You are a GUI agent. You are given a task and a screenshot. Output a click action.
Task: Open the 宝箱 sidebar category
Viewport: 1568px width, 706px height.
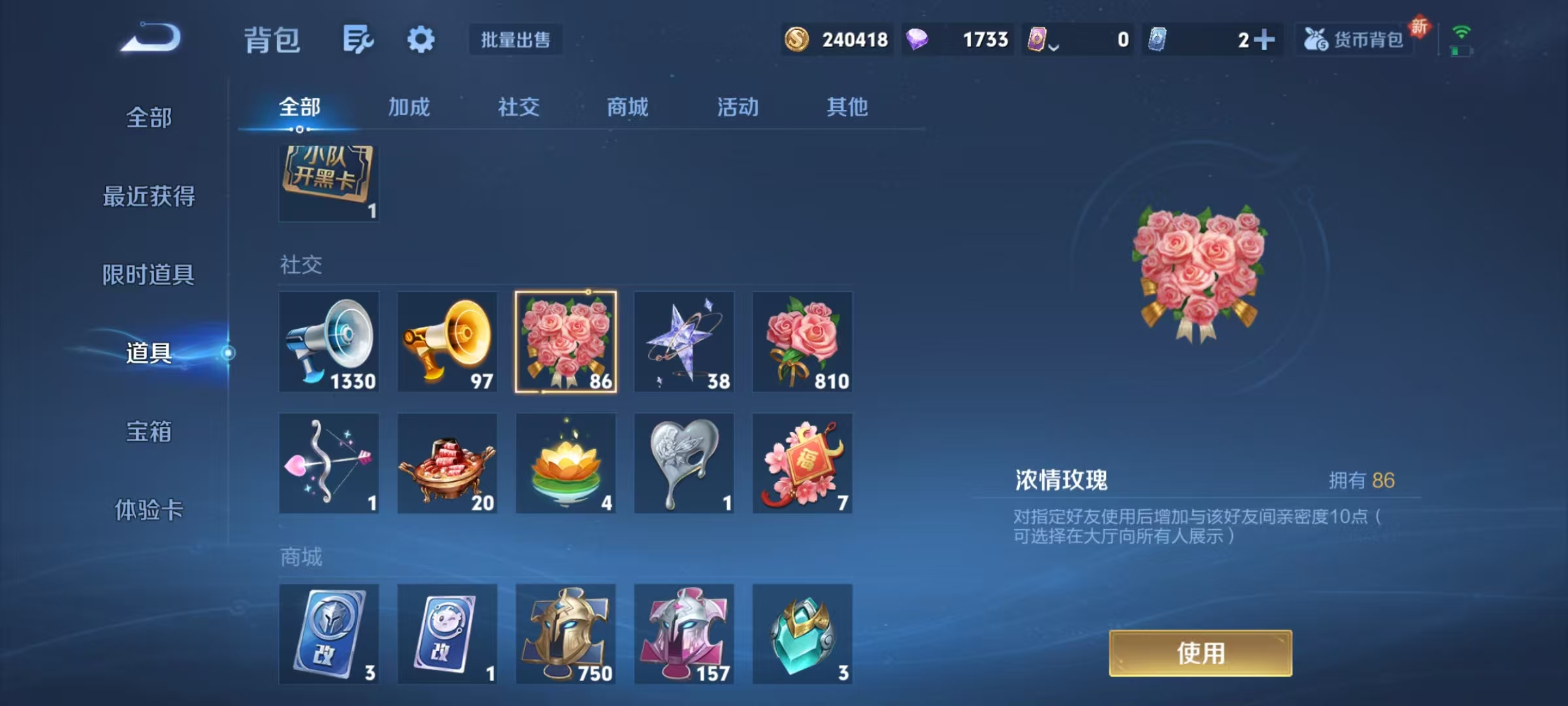click(149, 431)
